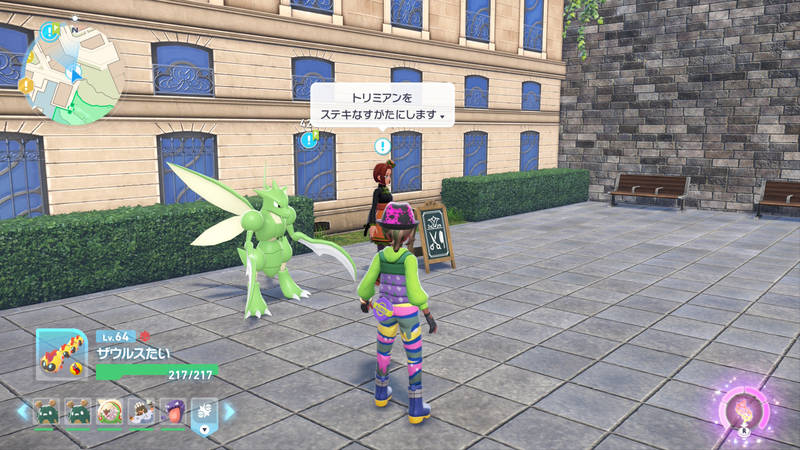Choose the purple tongue Pokémon party slot
800x450 pixels.
(x=170, y=411)
